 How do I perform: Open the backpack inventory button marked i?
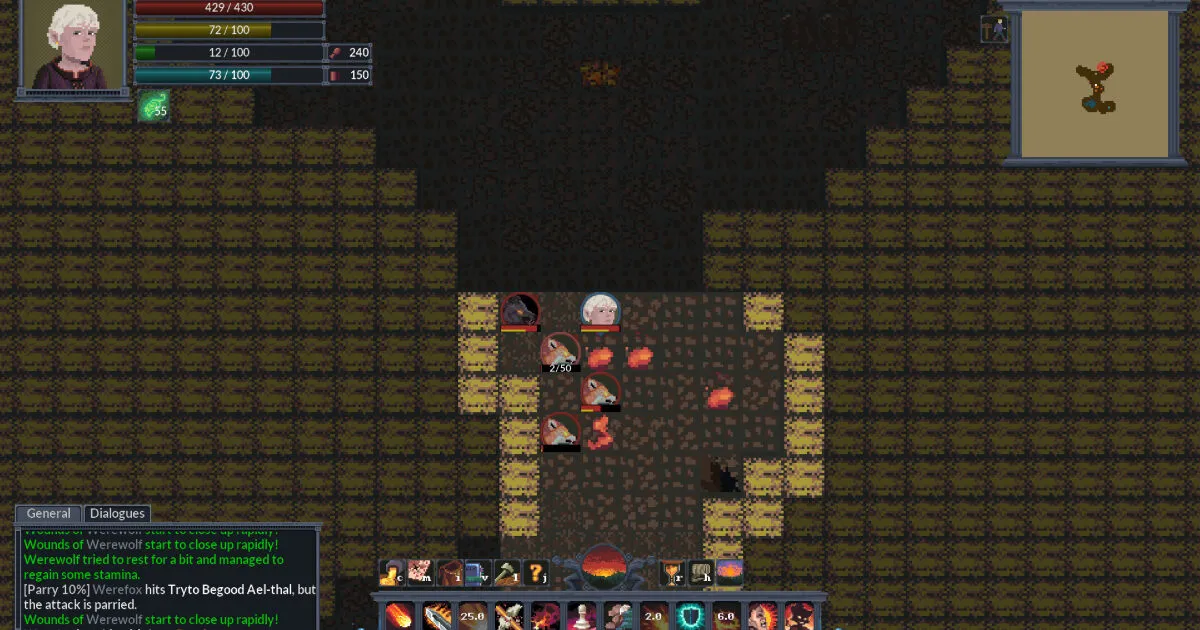coord(450,573)
